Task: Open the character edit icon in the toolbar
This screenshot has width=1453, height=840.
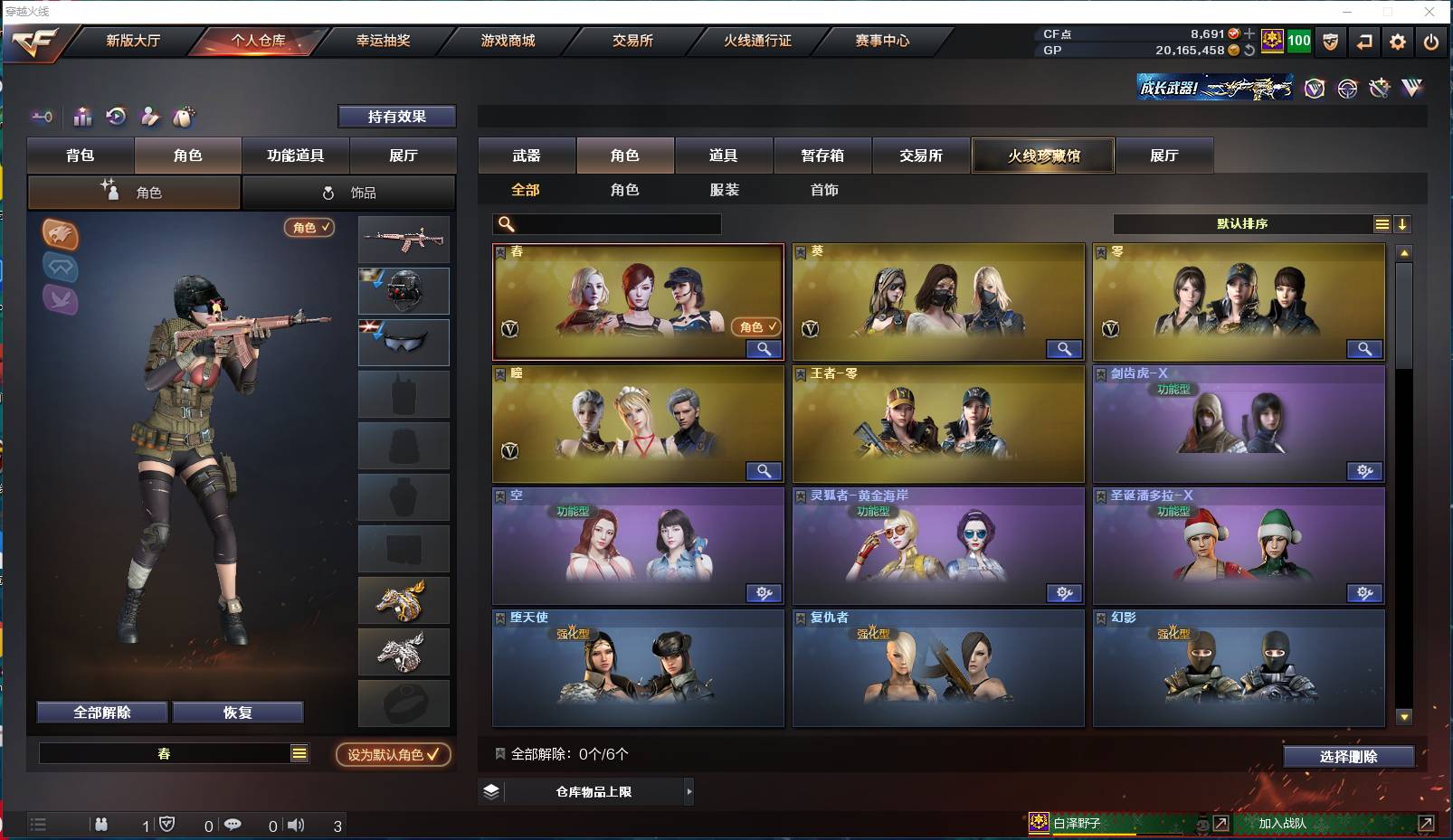Action: pos(149,117)
